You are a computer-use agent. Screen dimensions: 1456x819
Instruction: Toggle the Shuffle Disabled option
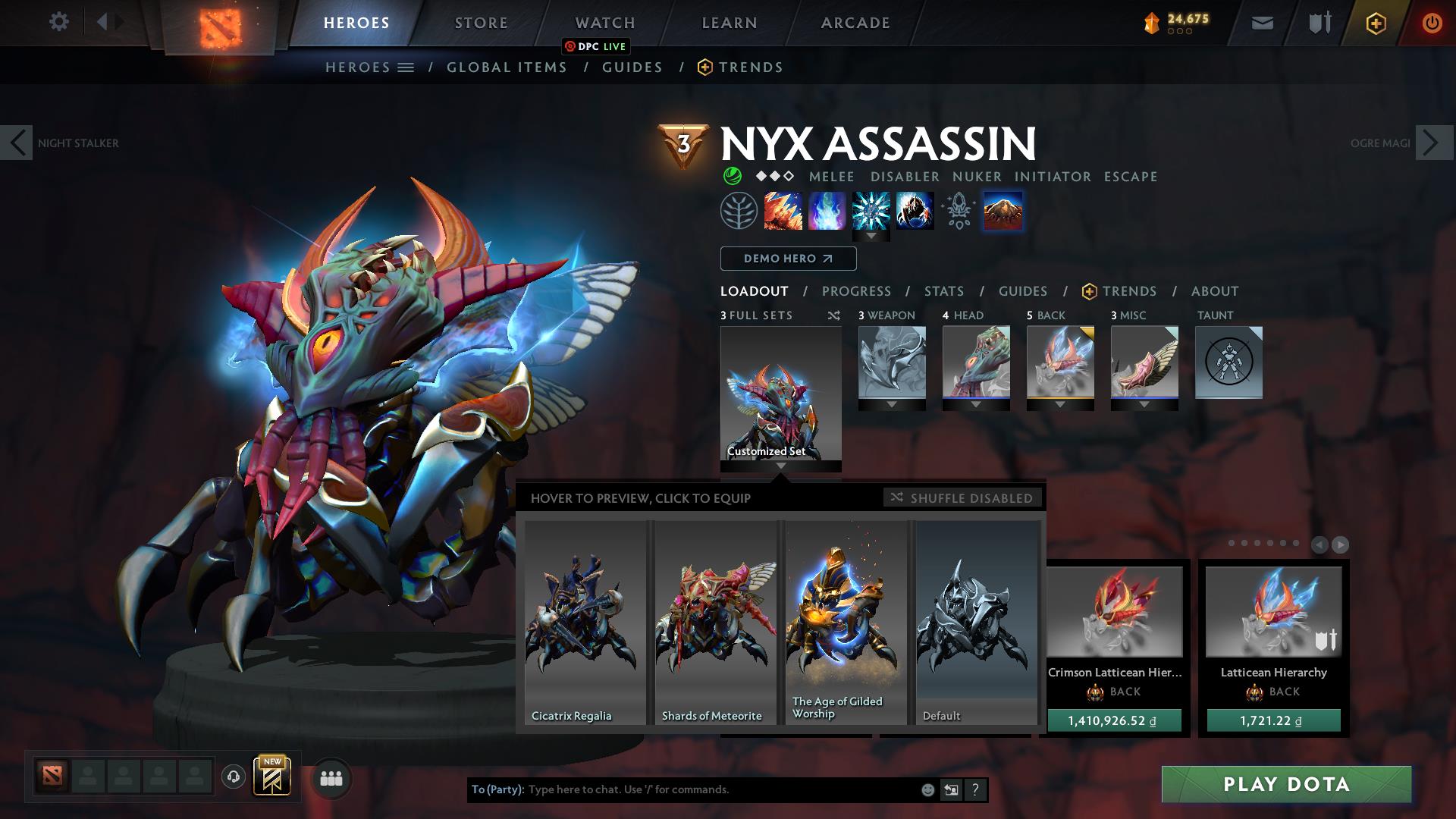962,497
